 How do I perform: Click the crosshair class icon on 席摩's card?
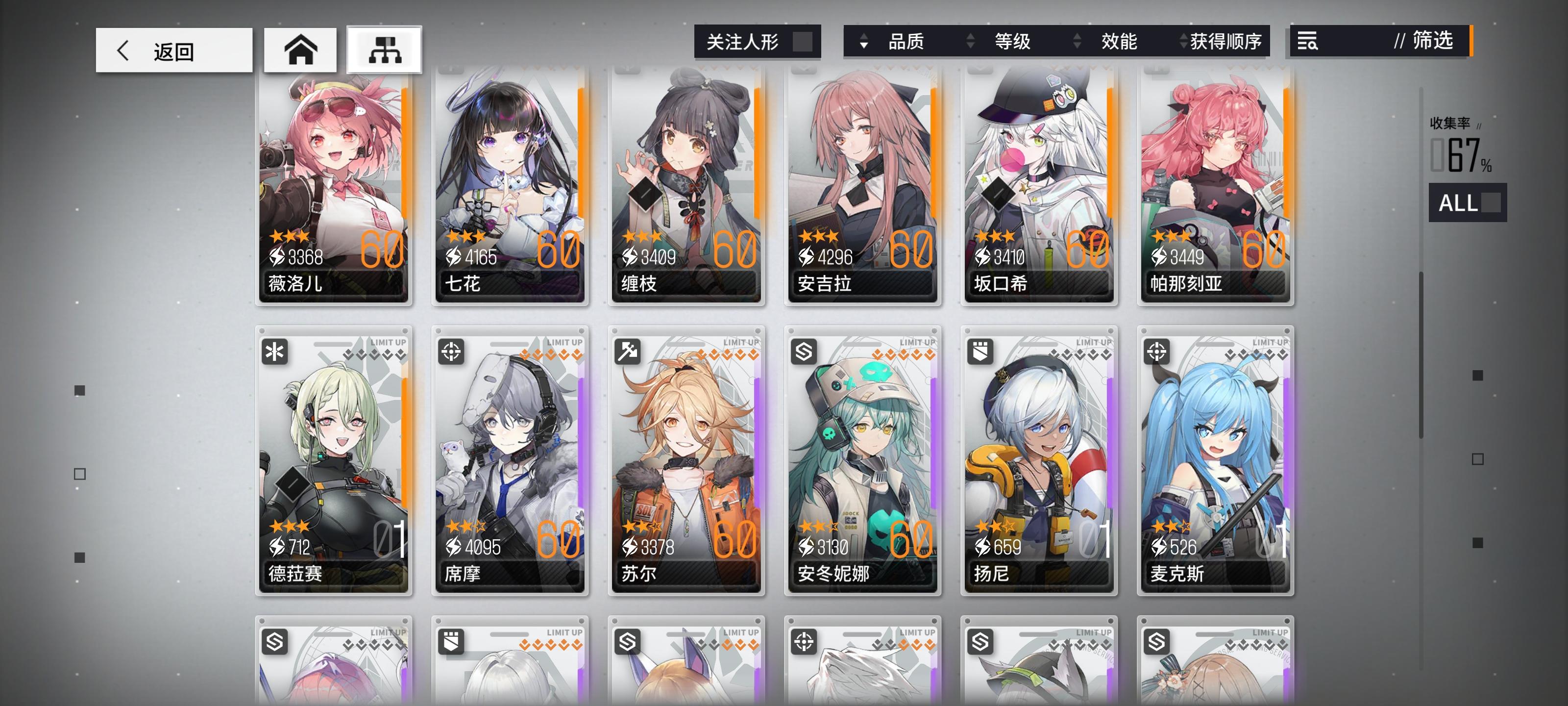click(x=452, y=352)
